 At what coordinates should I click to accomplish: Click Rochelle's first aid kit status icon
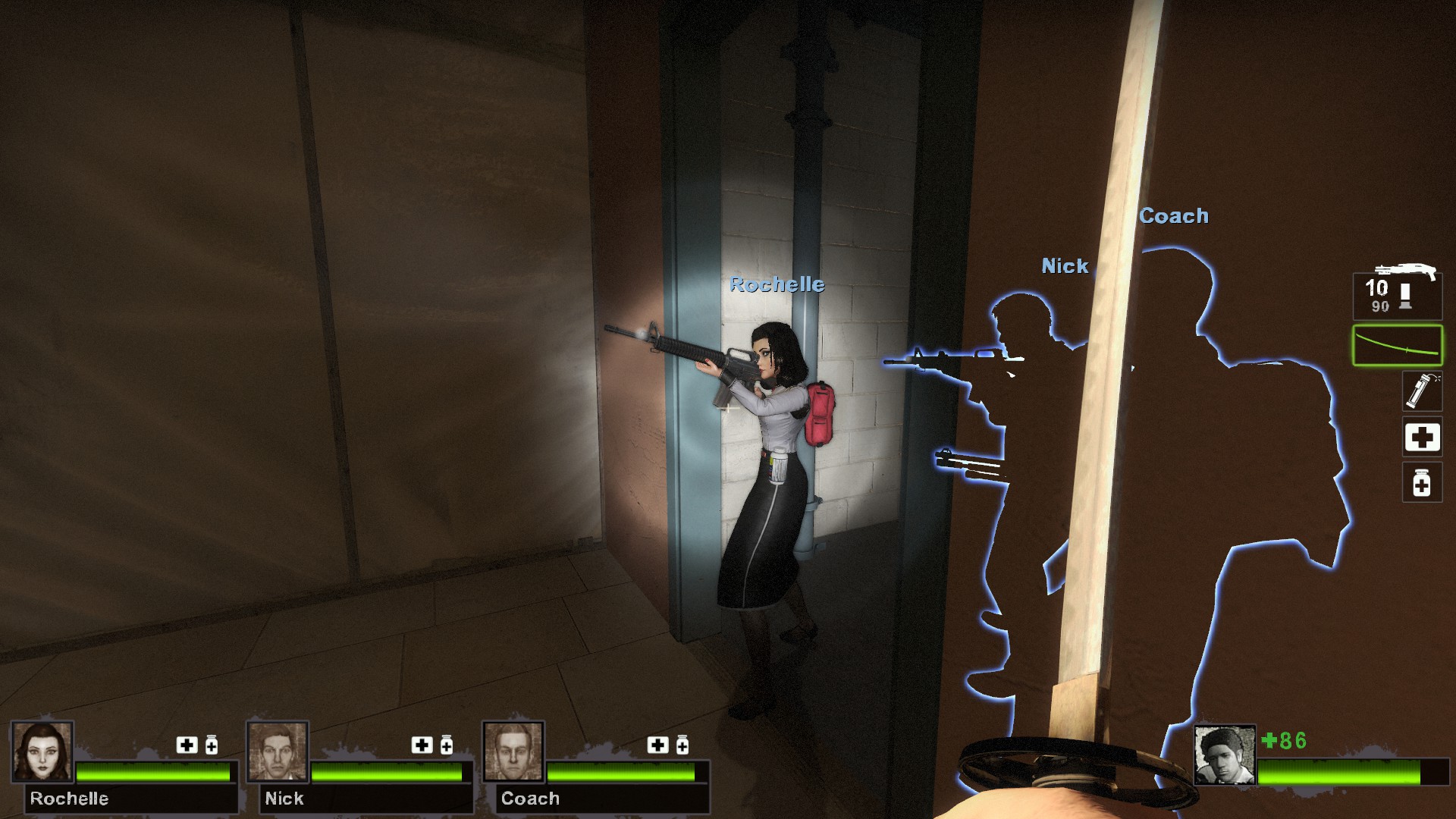(187, 745)
